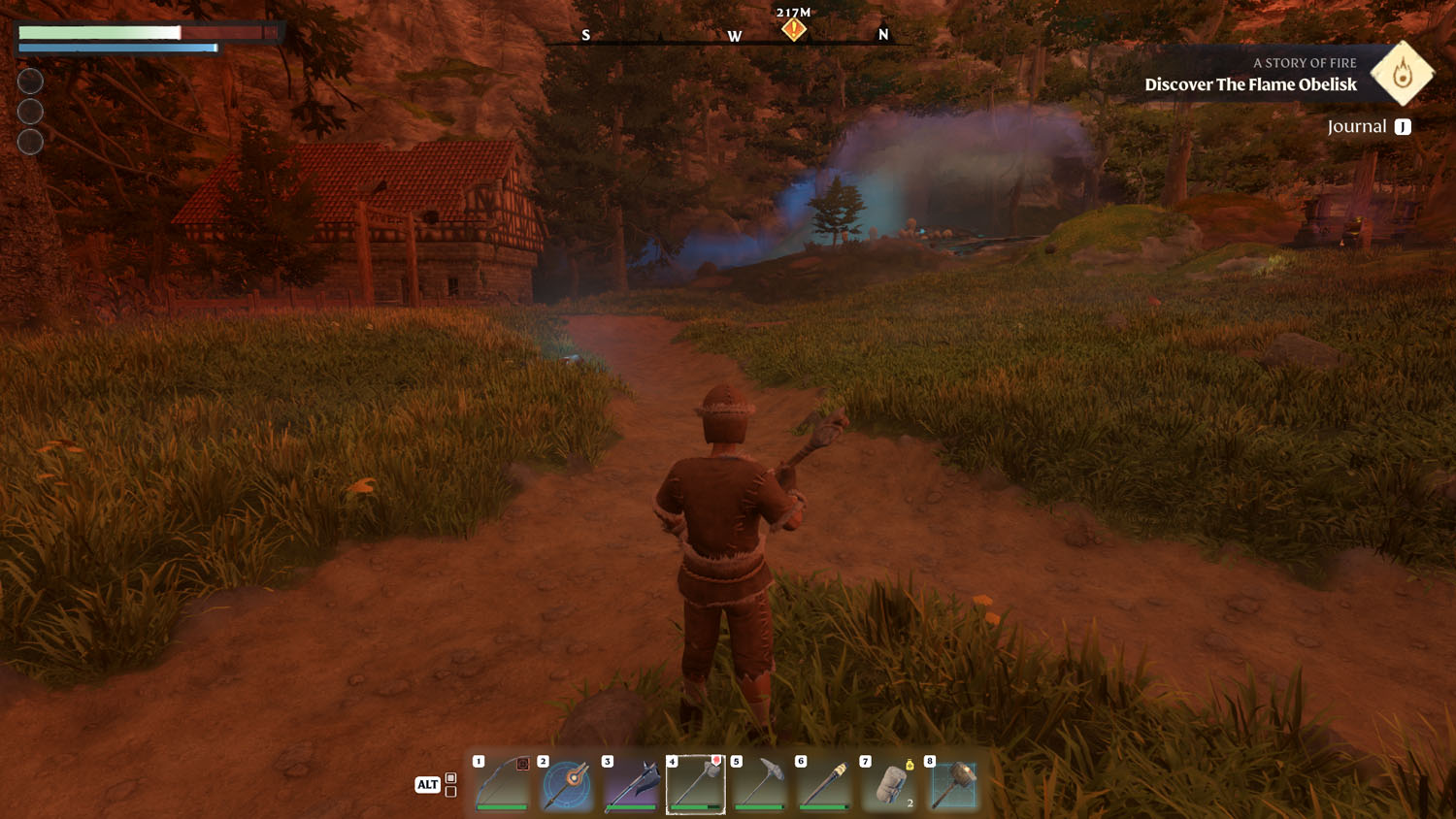
Task: Open the Discover The Flame Obelisk quest tracker
Action: pos(1250,84)
